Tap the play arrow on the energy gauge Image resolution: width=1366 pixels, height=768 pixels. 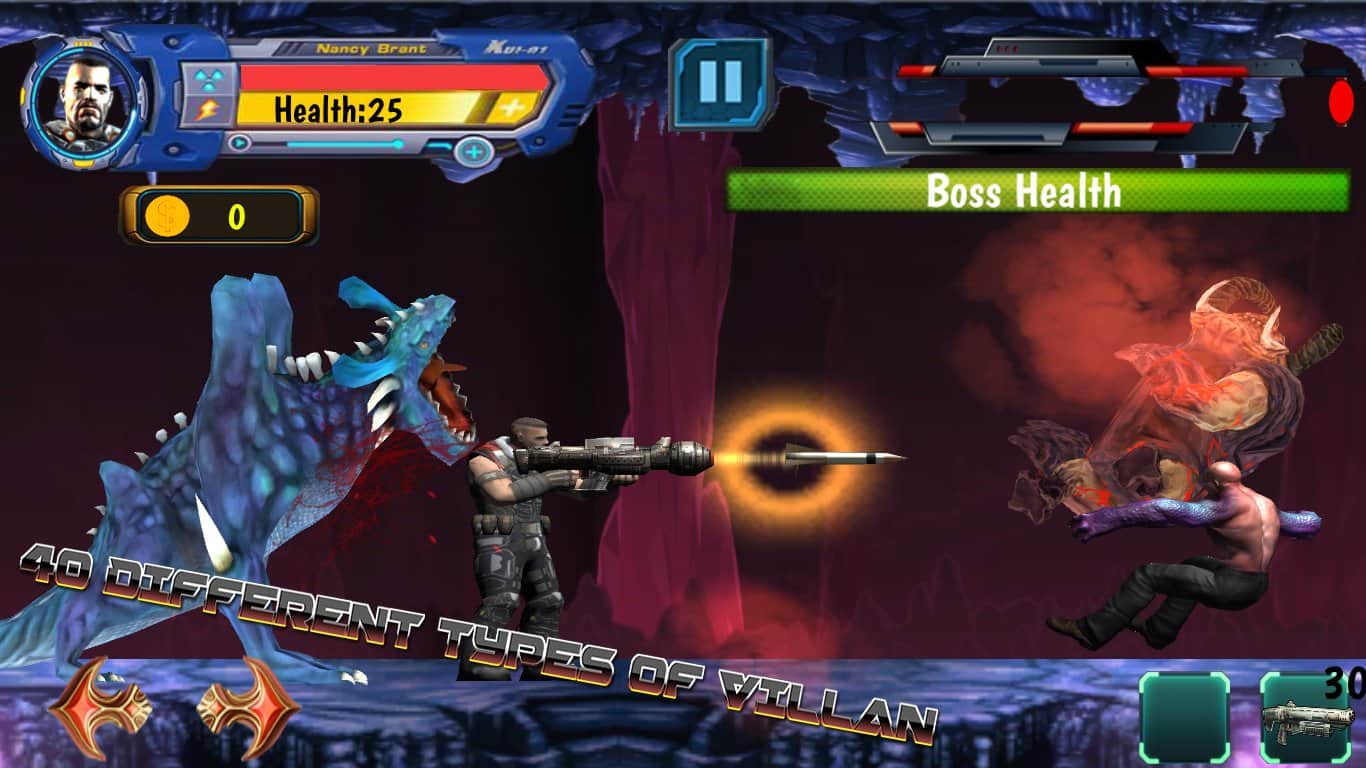[x=240, y=142]
